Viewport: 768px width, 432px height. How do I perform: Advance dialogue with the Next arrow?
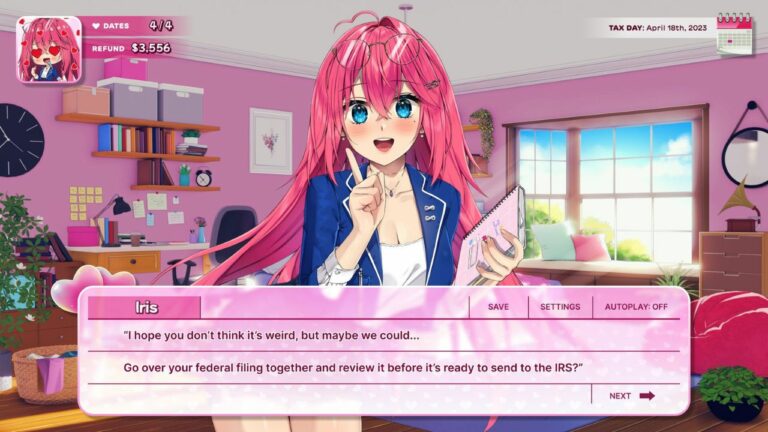[x=633, y=396]
